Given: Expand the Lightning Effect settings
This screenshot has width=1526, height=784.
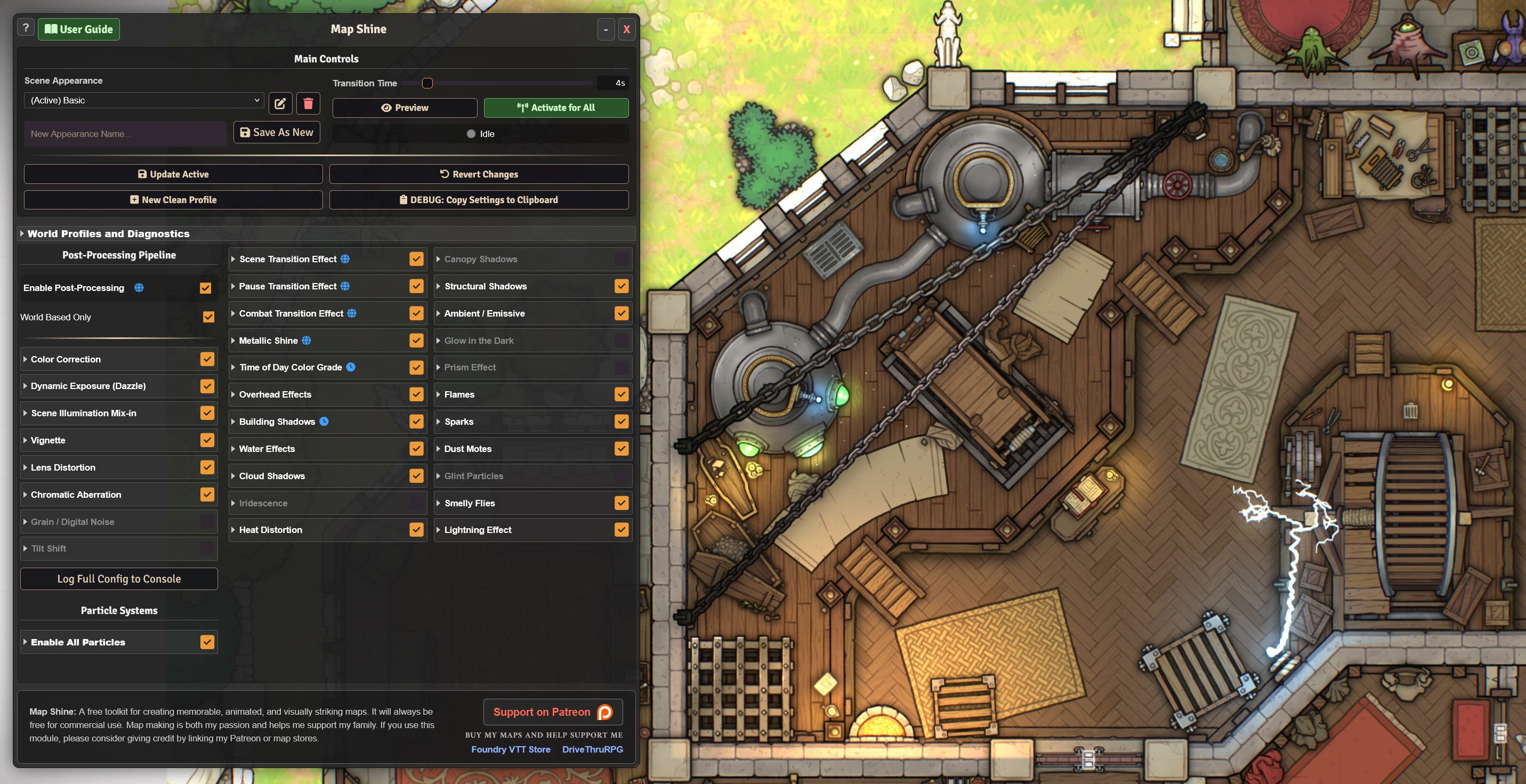Looking at the screenshot, I should coord(438,529).
